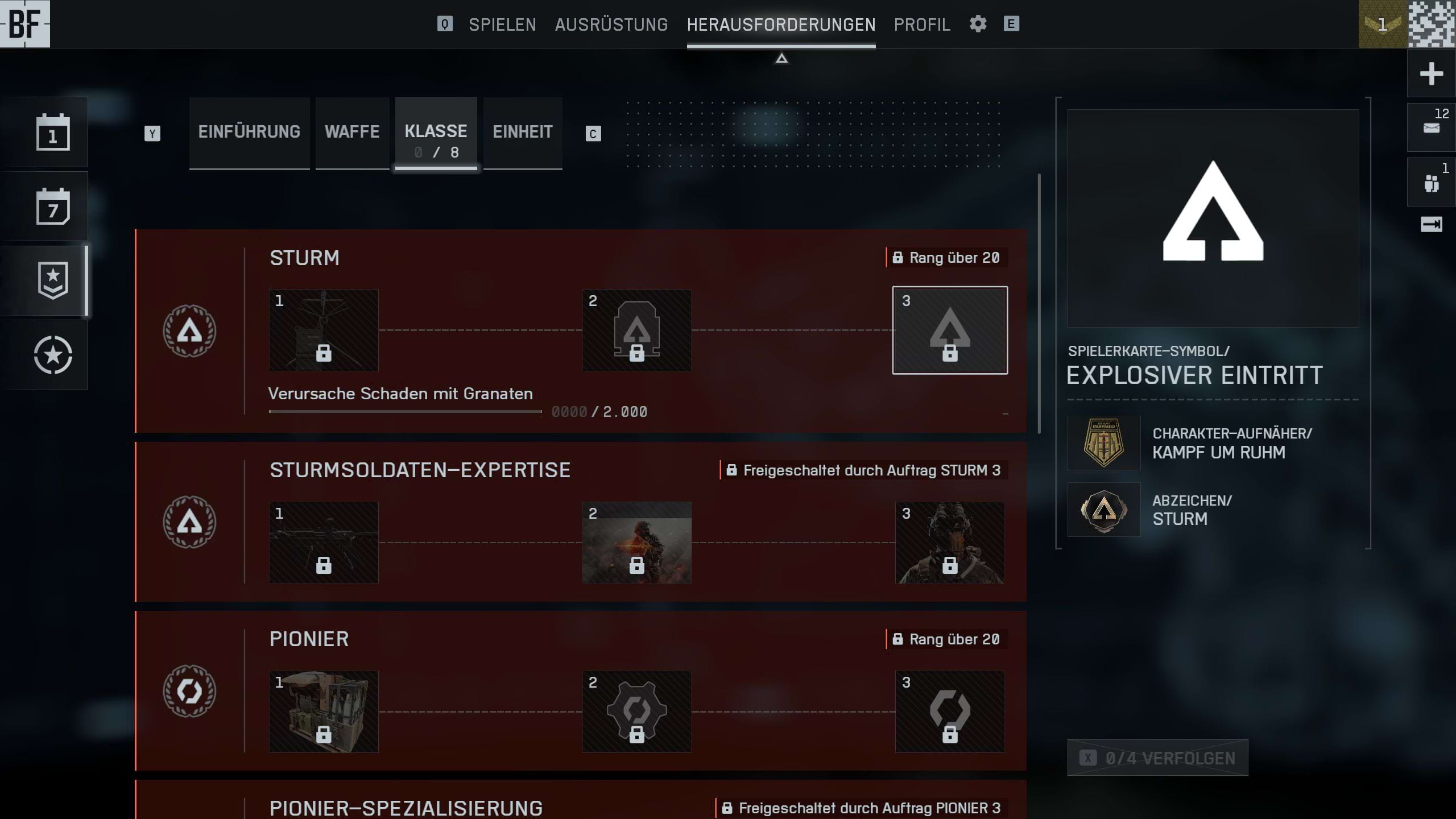Switch to the Einführung tab

249,132
